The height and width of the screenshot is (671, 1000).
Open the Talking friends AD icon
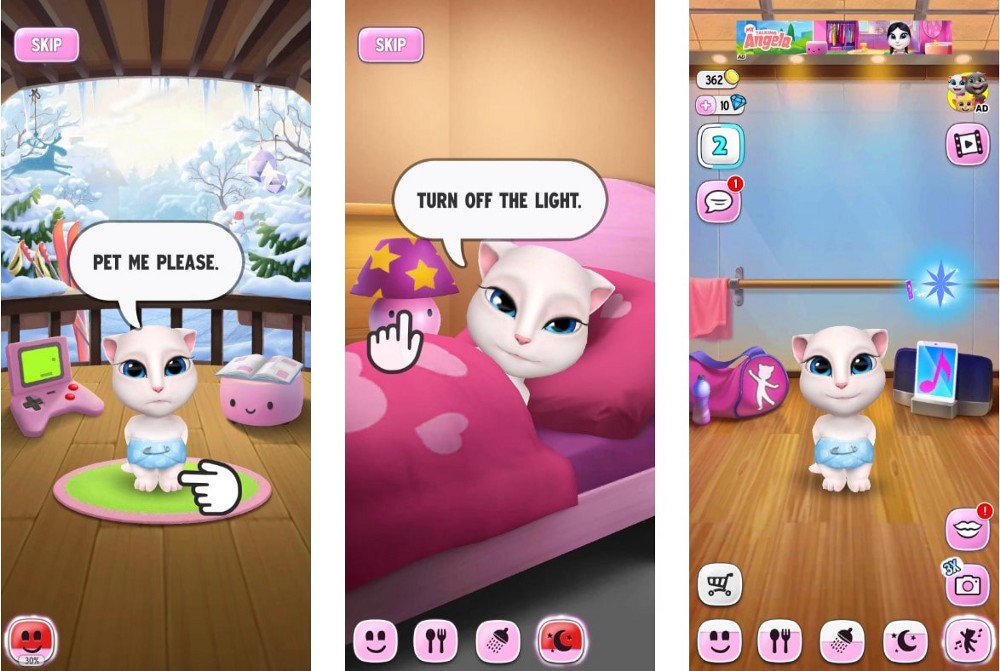coord(967,92)
